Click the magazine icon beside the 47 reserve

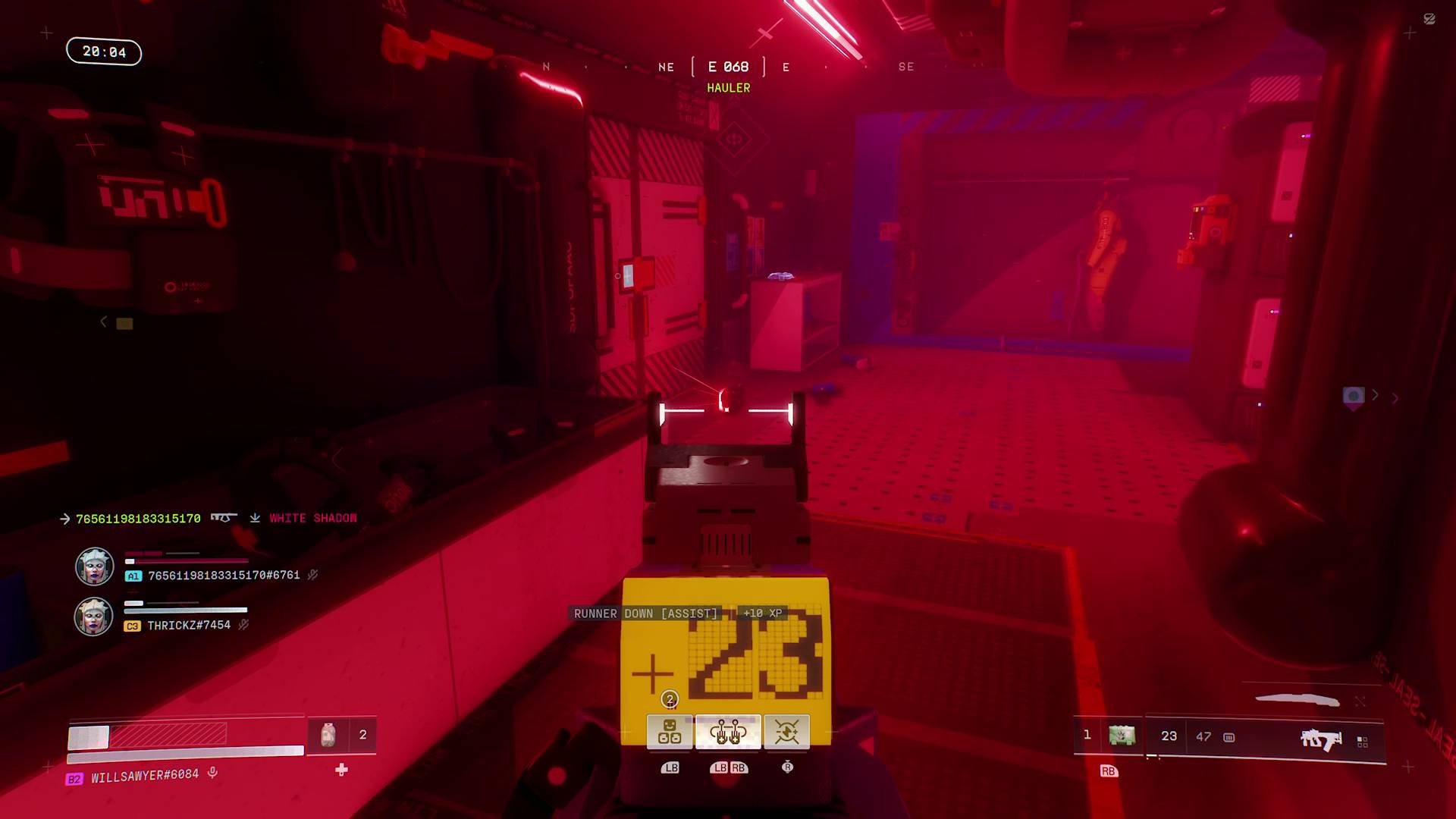(x=1228, y=738)
